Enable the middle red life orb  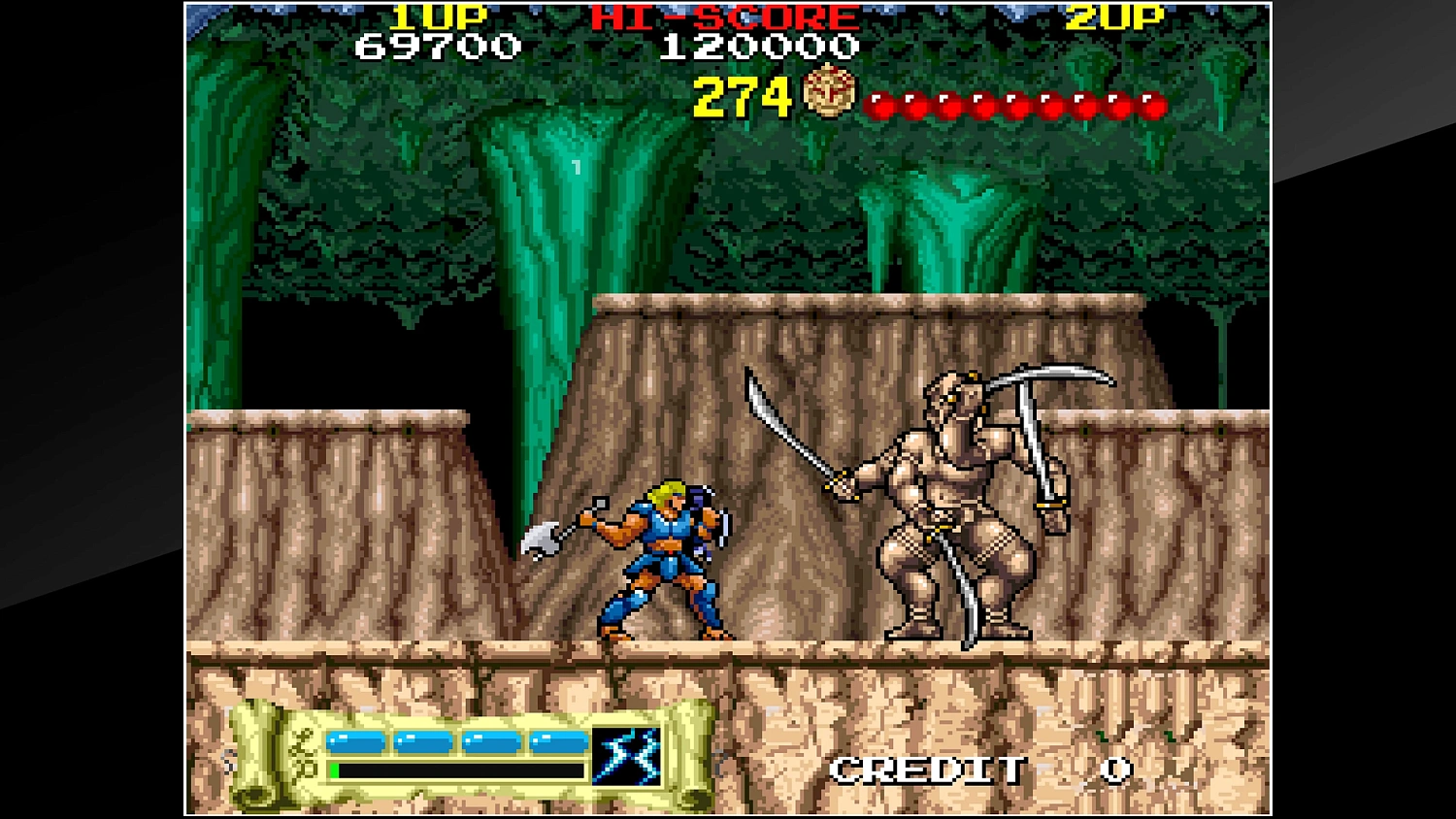point(1015,101)
